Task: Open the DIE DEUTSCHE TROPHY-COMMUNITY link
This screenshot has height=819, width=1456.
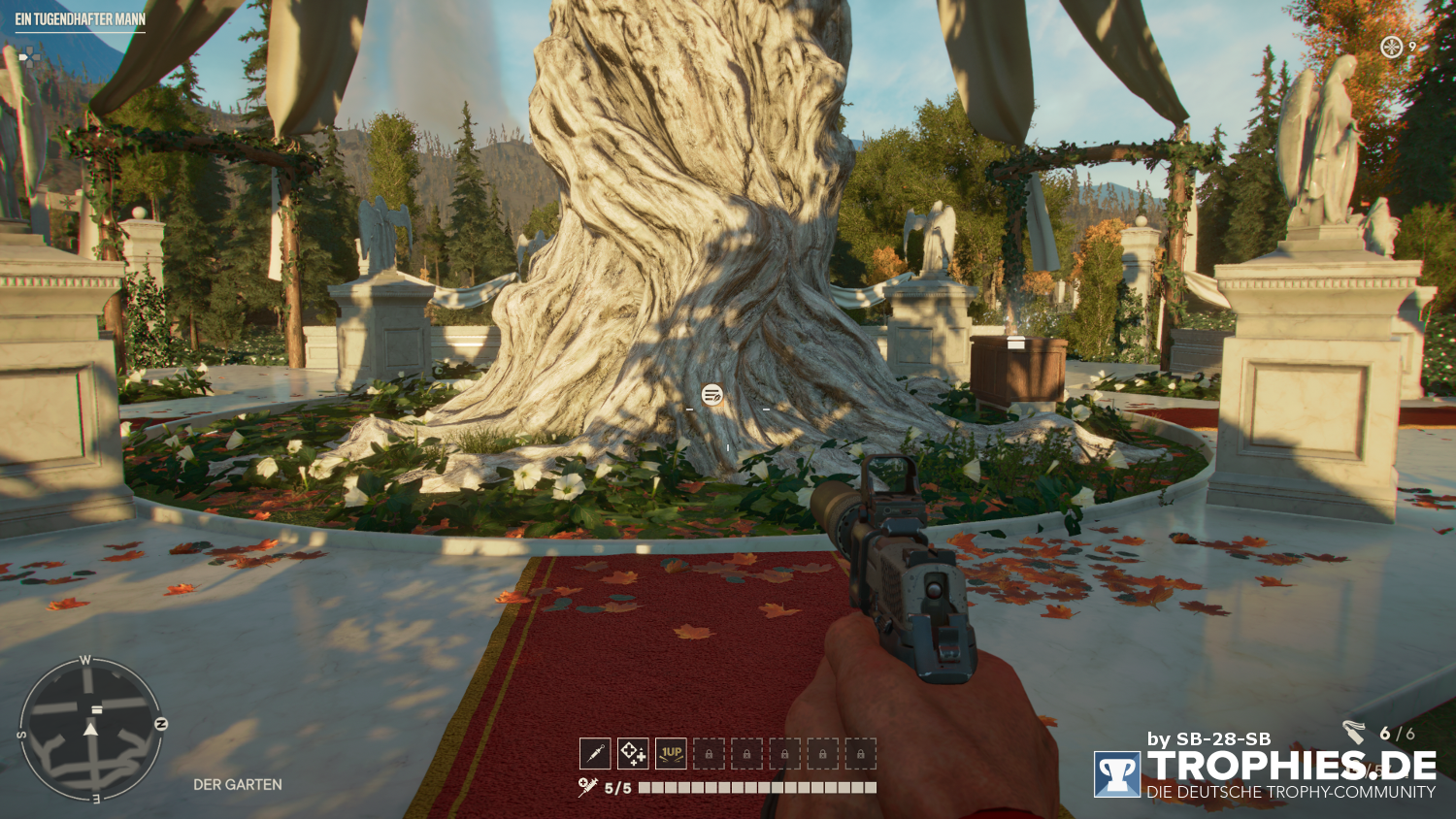Action: pyautogui.click(x=1291, y=792)
